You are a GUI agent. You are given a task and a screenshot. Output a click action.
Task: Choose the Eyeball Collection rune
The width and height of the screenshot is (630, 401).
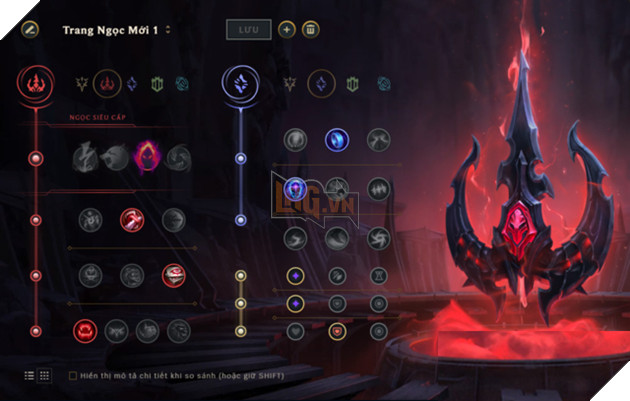tap(173, 274)
